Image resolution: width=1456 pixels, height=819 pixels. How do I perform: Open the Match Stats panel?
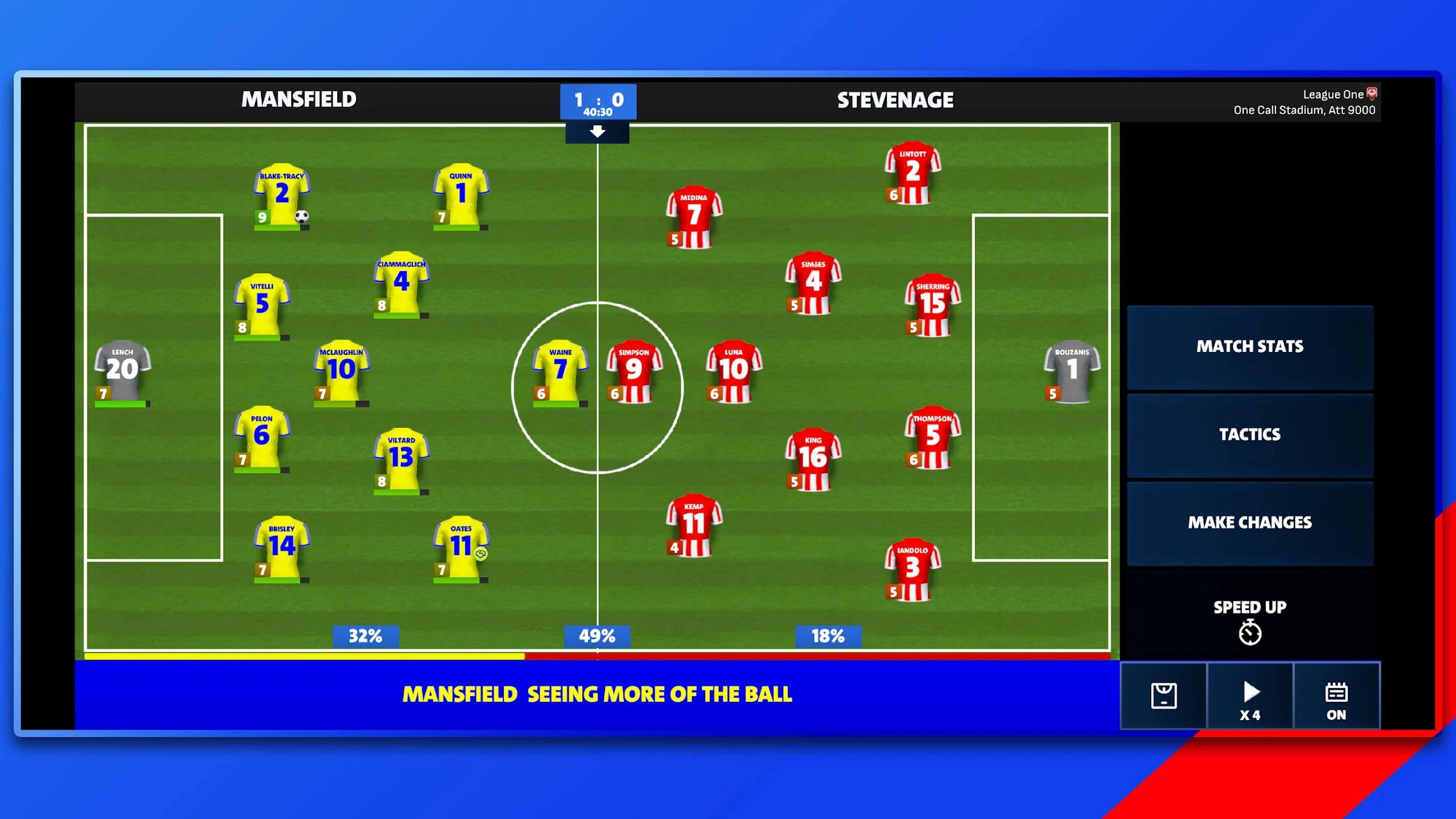pos(1250,347)
